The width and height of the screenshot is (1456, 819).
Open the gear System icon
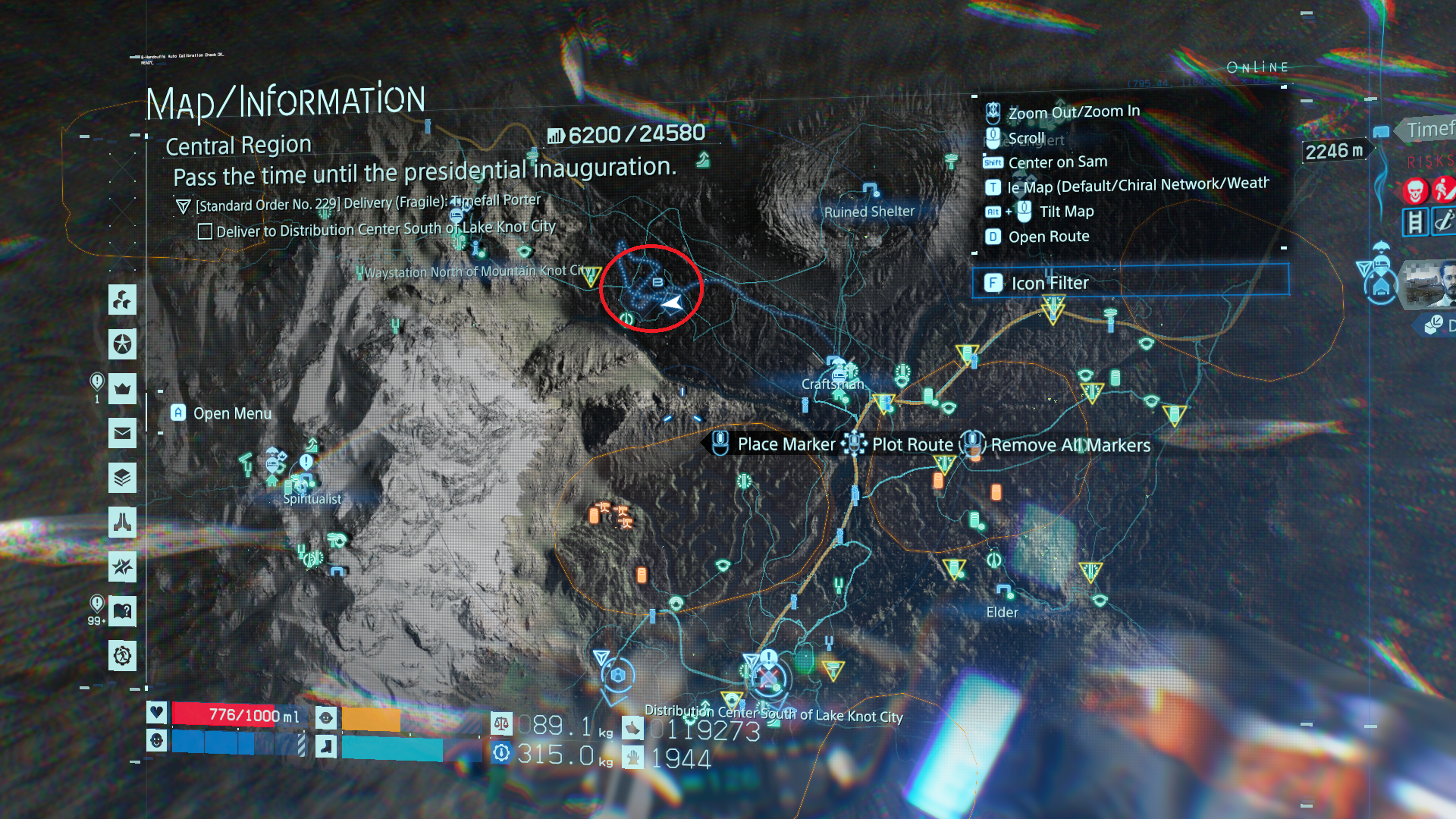tap(122, 655)
